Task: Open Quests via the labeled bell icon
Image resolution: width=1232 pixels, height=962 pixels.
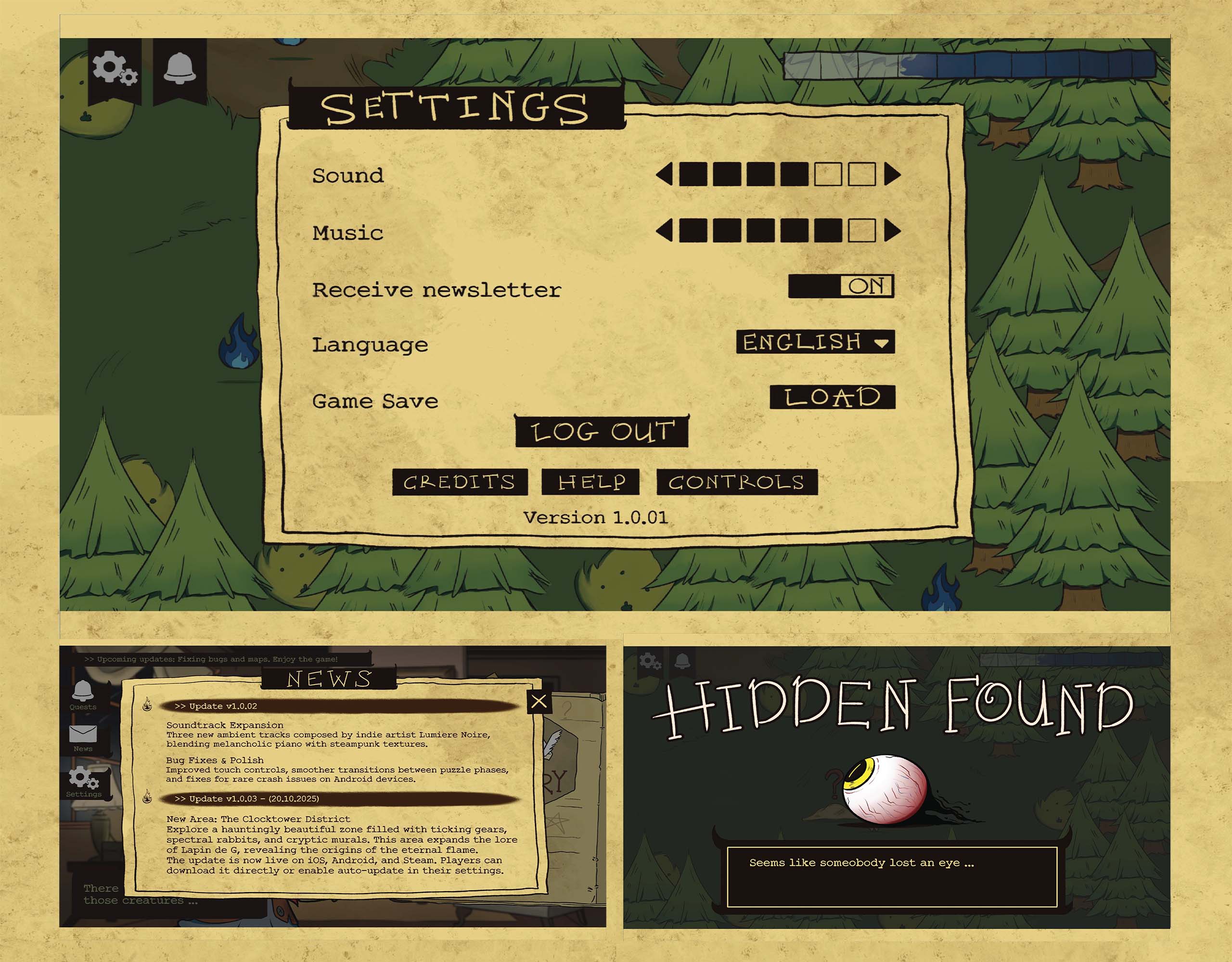Action: [x=83, y=693]
